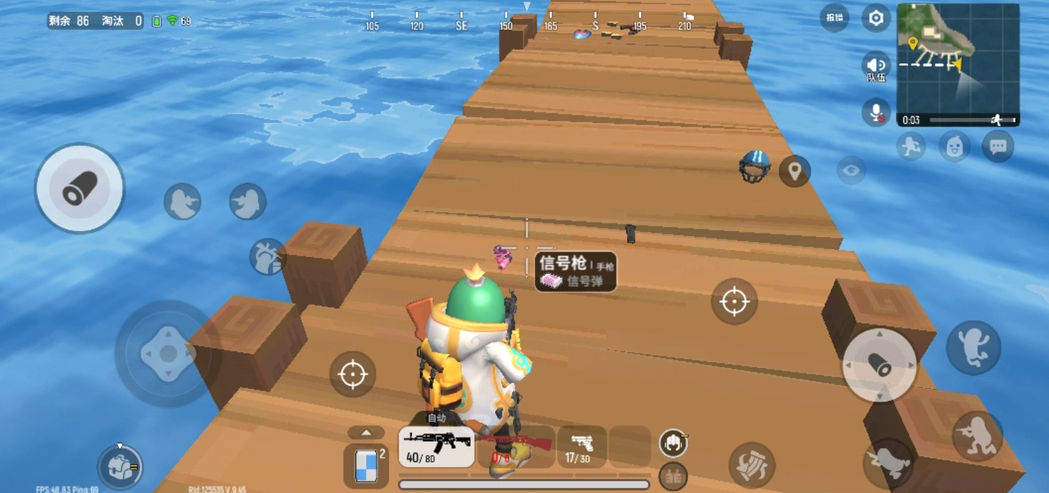The image size is (1049, 493).
Task: Pick up the 信号枪 signal gun
Action: tap(575, 271)
